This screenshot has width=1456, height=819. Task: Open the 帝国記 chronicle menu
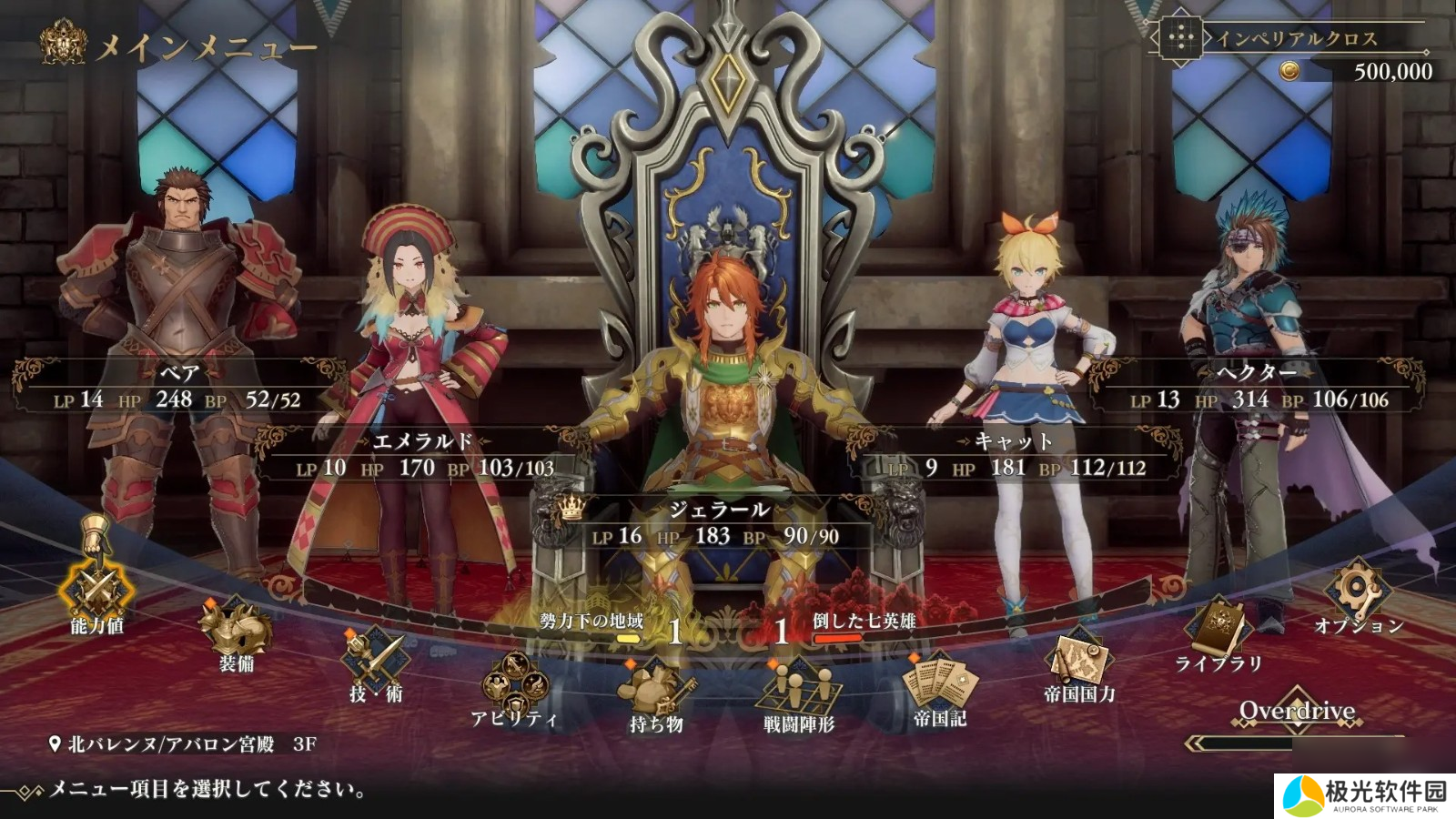coord(940,687)
